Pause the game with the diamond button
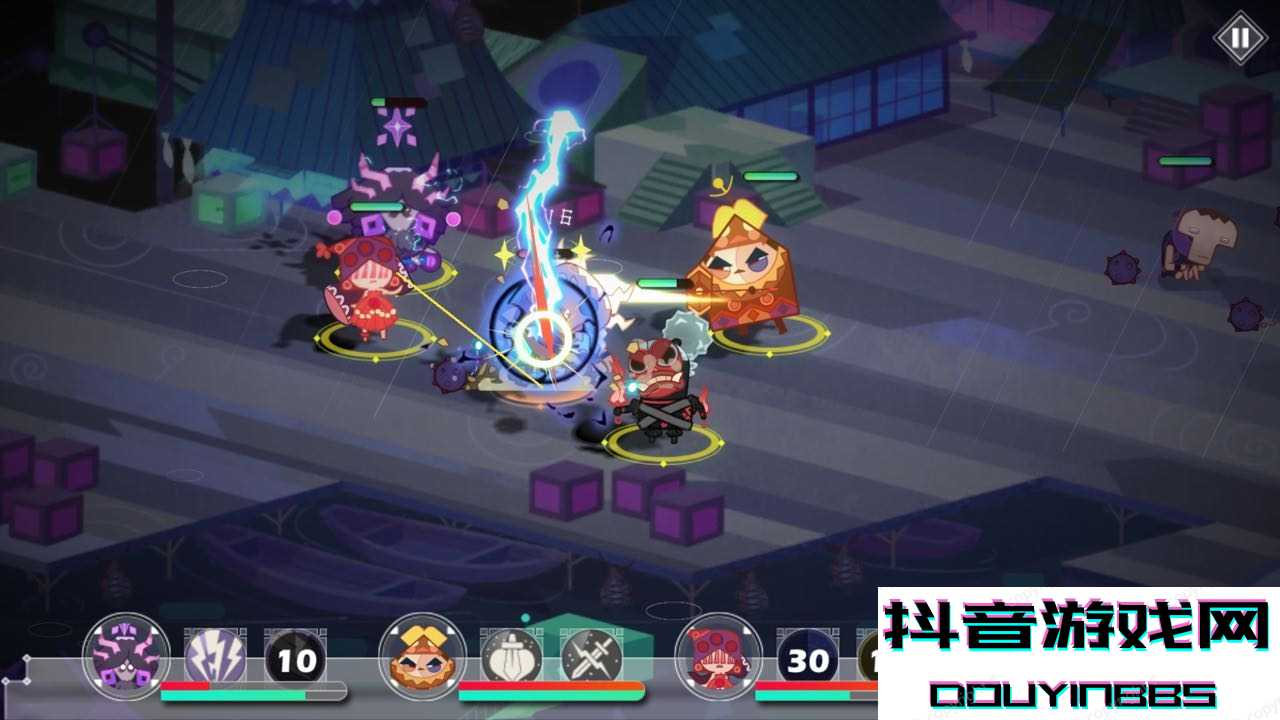 coord(1240,38)
